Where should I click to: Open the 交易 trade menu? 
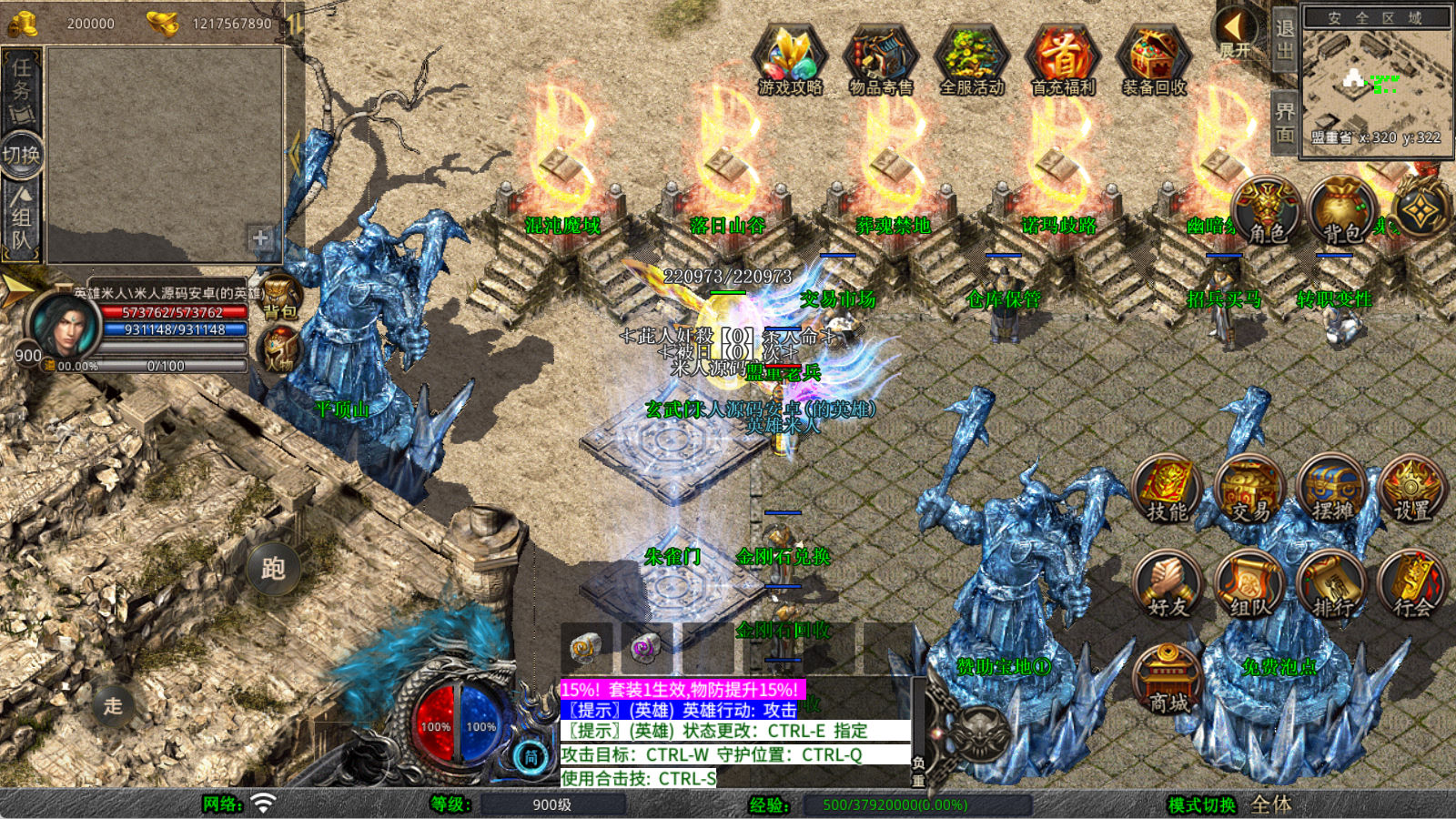pyautogui.click(x=1249, y=490)
